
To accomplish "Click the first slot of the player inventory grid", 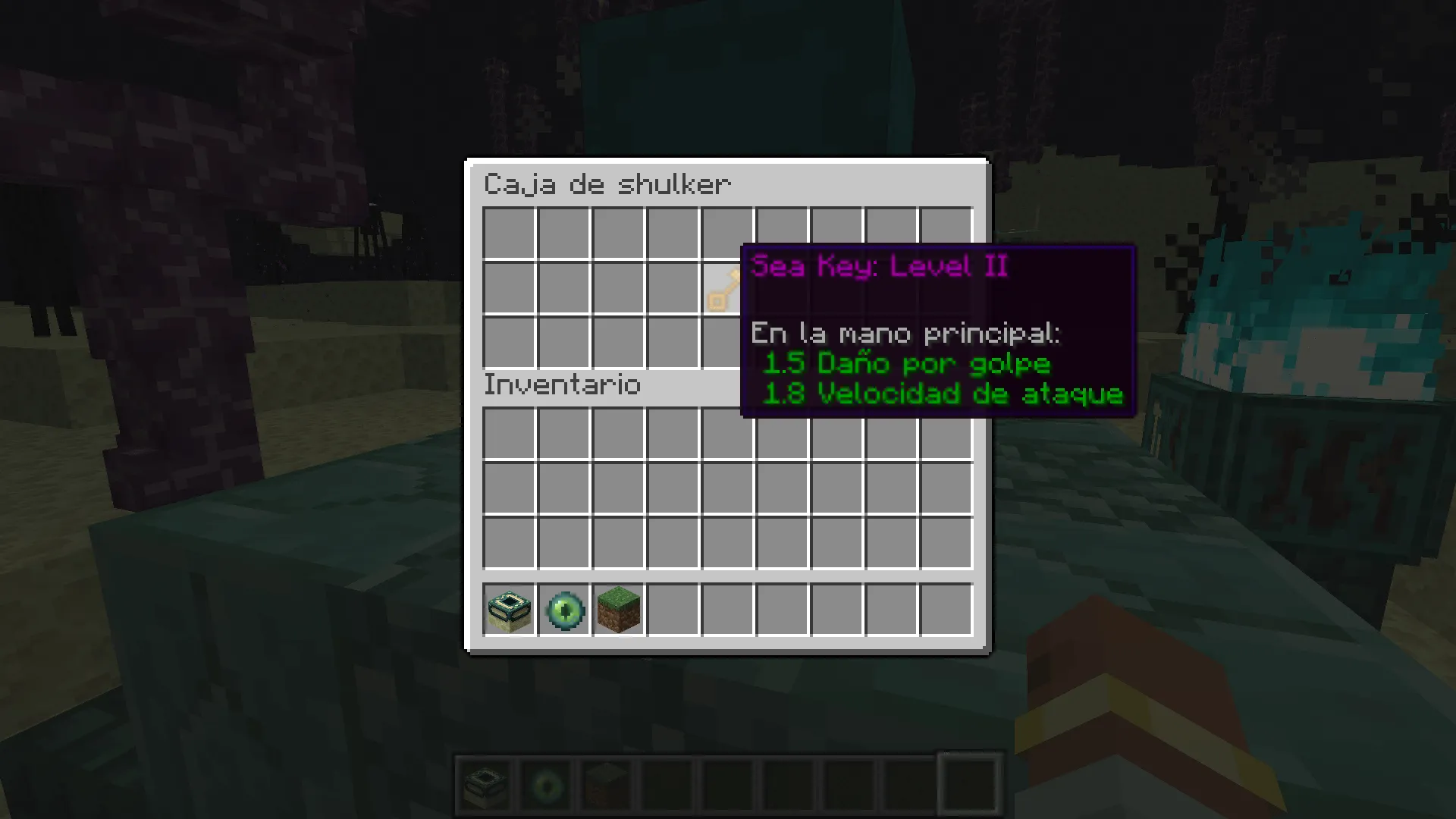I will point(509,432).
